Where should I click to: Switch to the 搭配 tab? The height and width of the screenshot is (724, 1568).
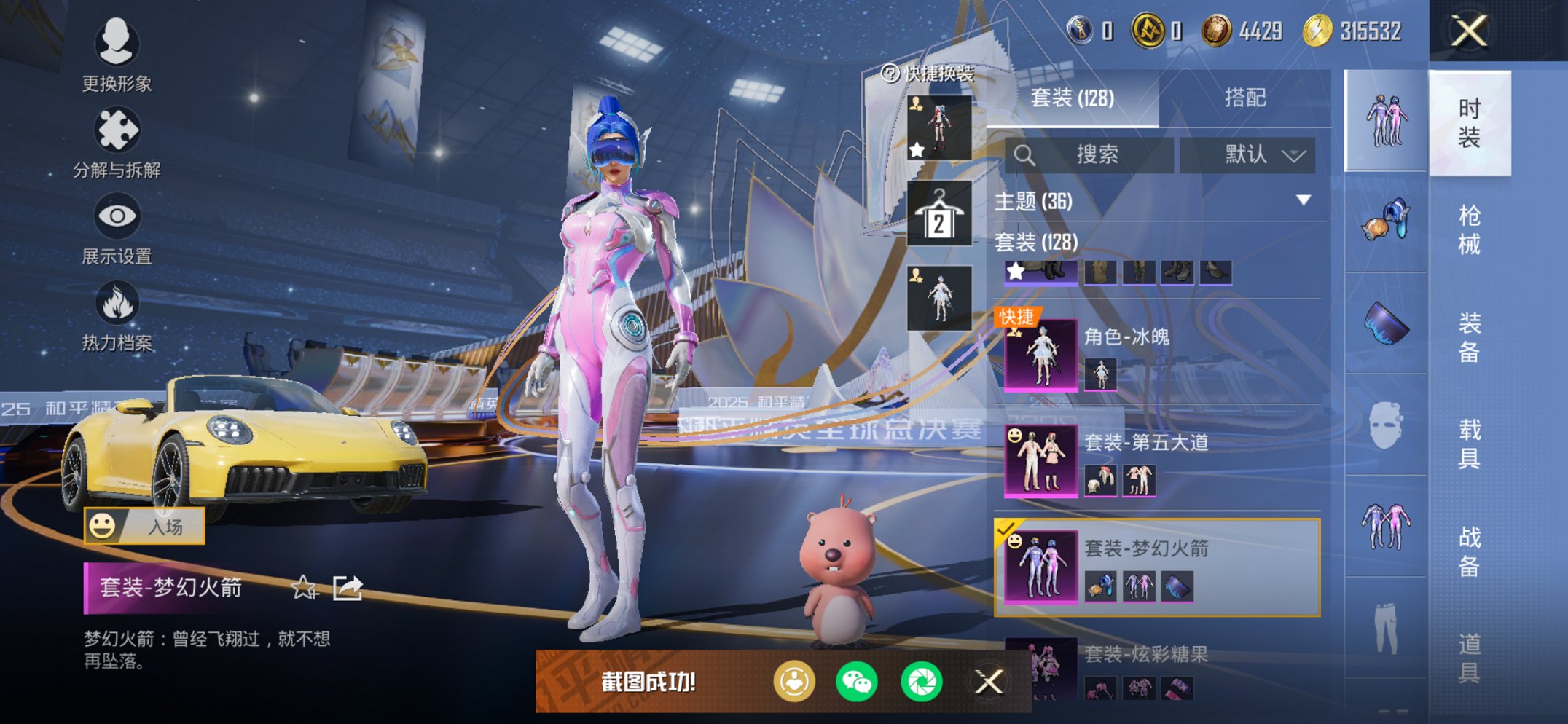[1244, 98]
